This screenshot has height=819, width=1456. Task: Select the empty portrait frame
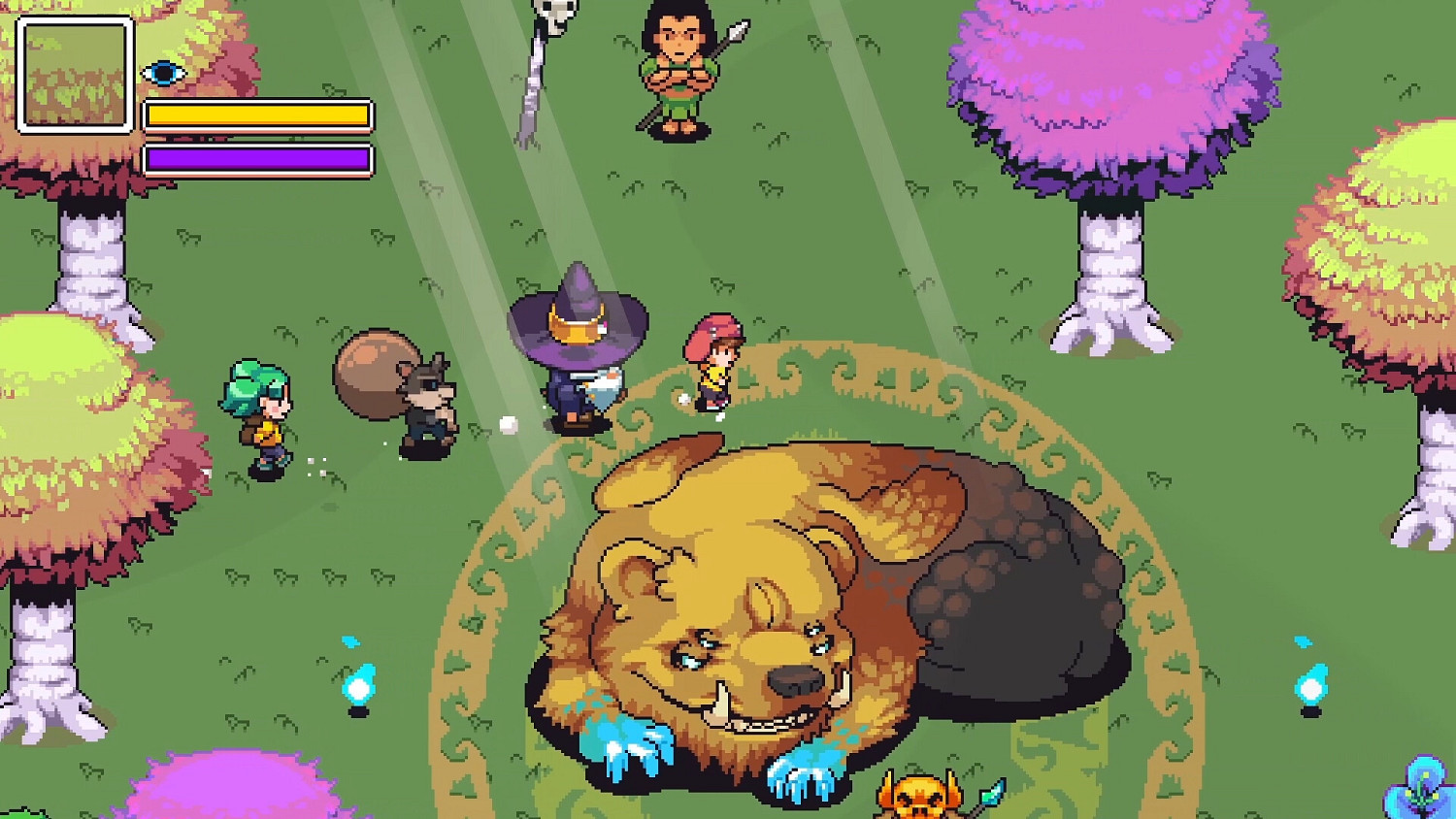[73, 75]
